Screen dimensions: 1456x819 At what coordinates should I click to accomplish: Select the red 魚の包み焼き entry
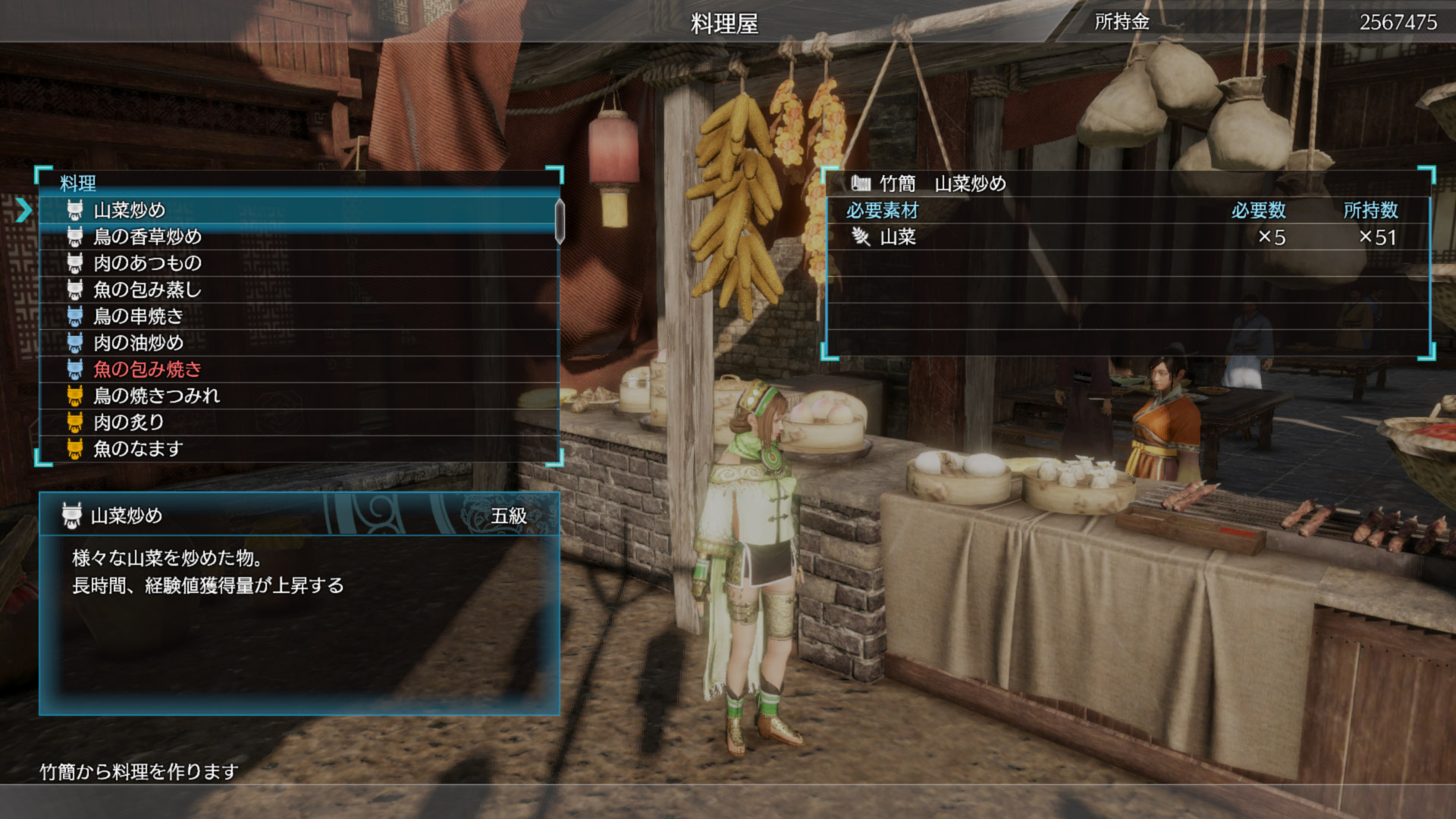[x=147, y=369]
